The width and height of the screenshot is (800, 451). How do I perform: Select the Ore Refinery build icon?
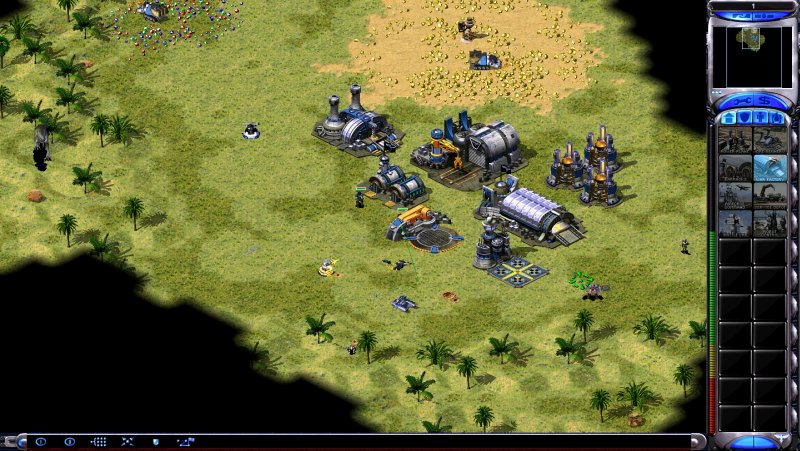770,140
